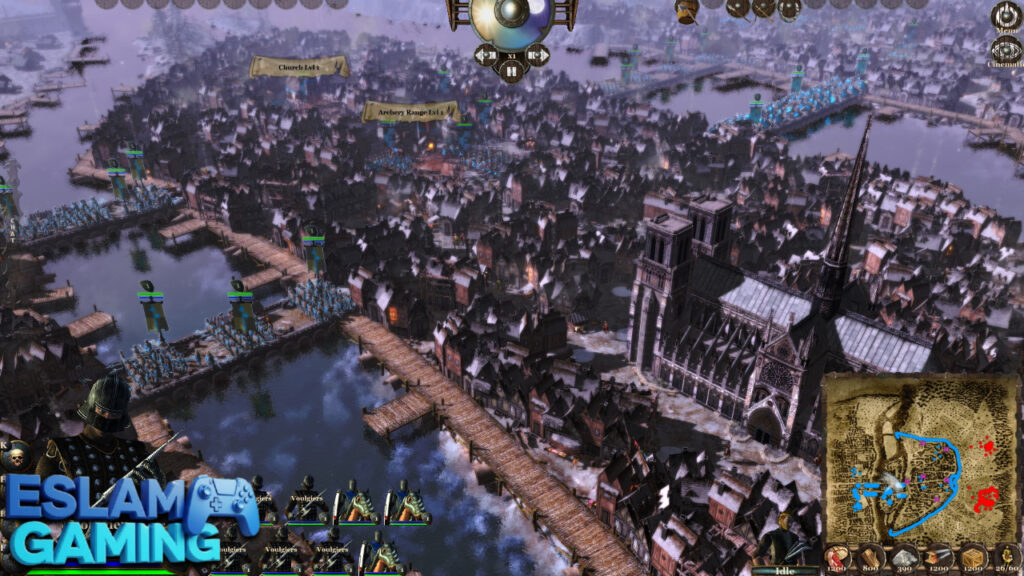The image size is (1024, 576).
Task: Decrease game speed with left arrow button
Action: pos(485,53)
